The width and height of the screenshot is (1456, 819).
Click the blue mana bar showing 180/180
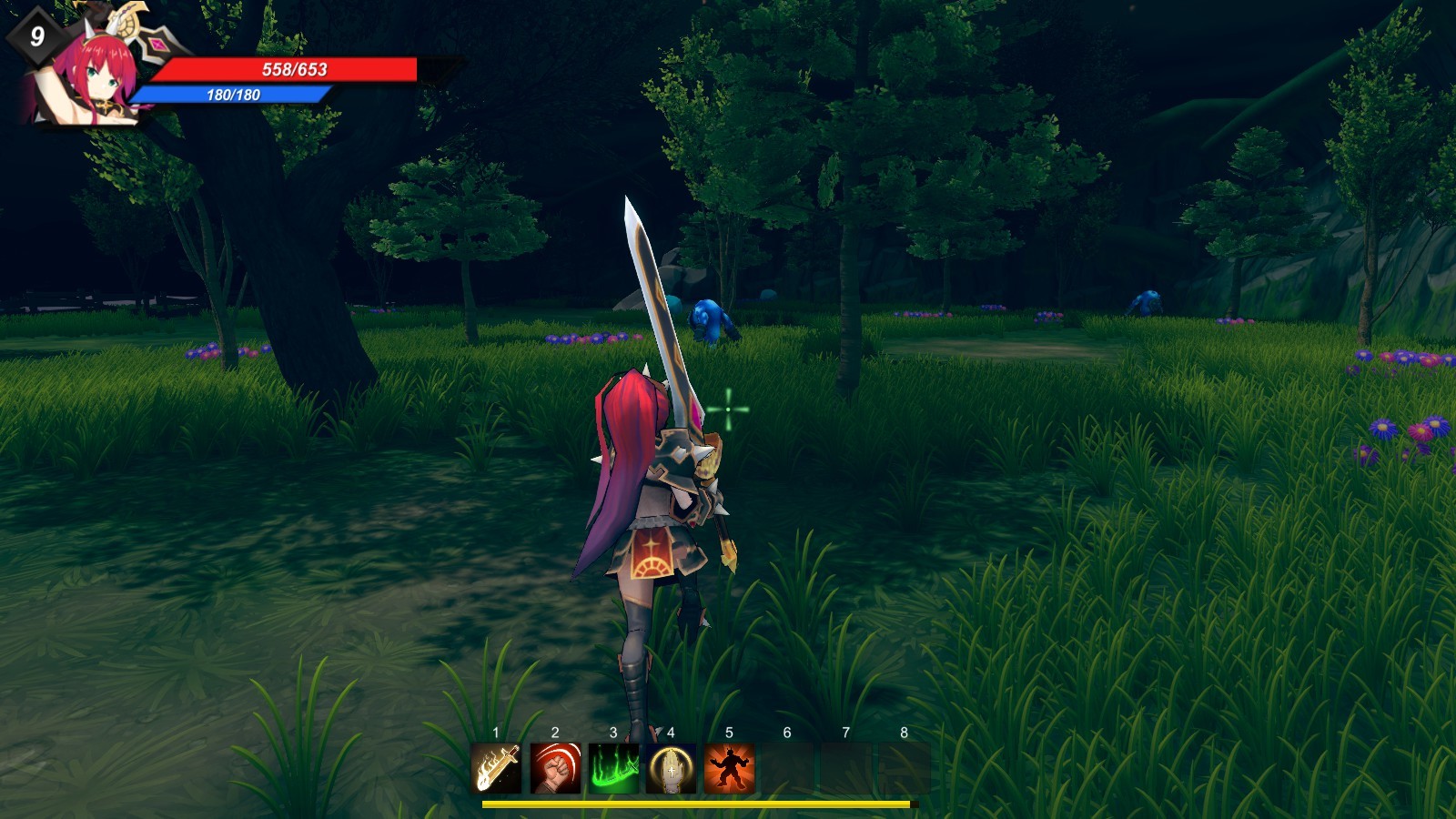coord(232,94)
